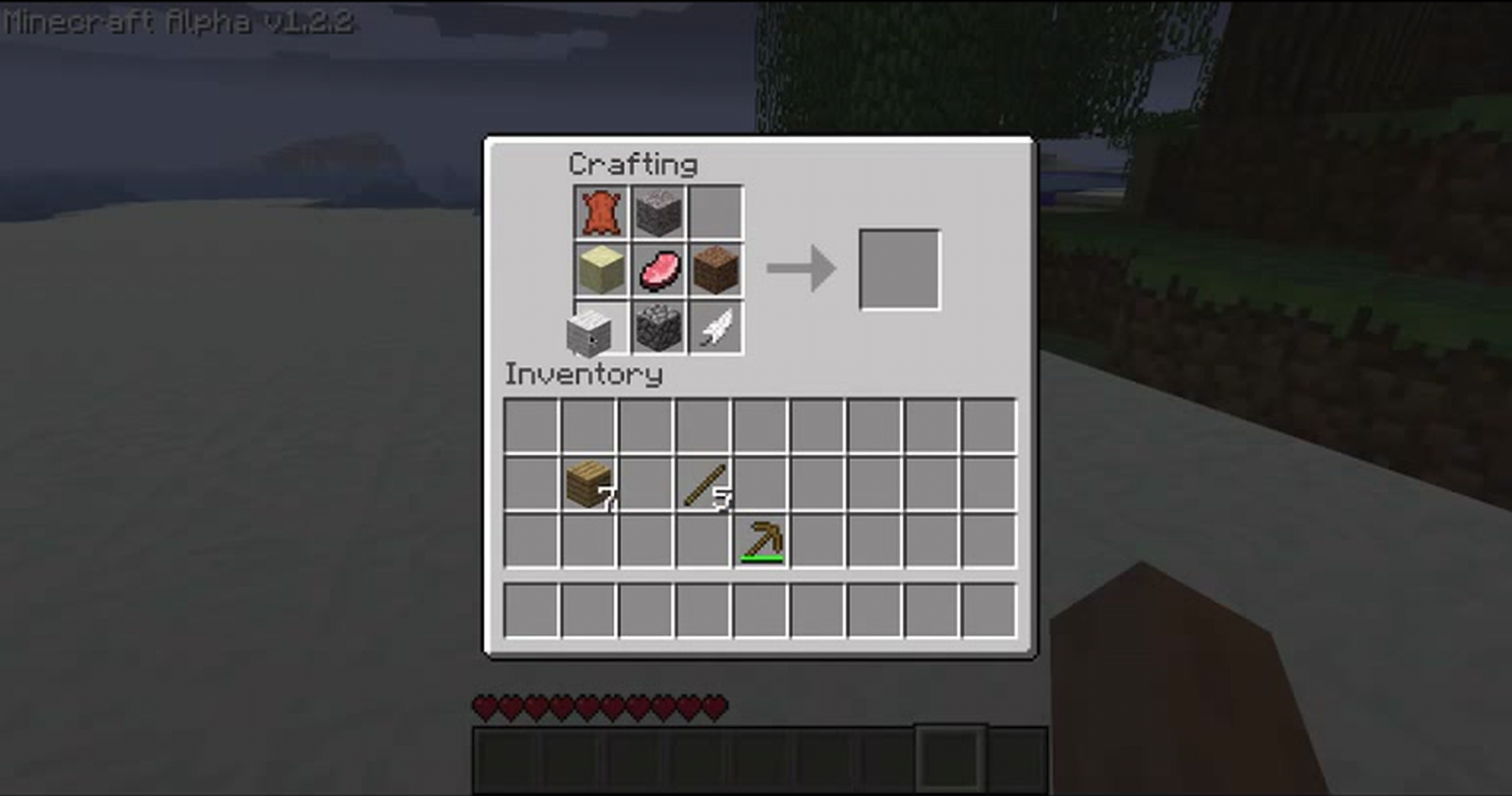
Task: Pick up the stack of 7 wooden planks
Action: [x=588, y=483]
